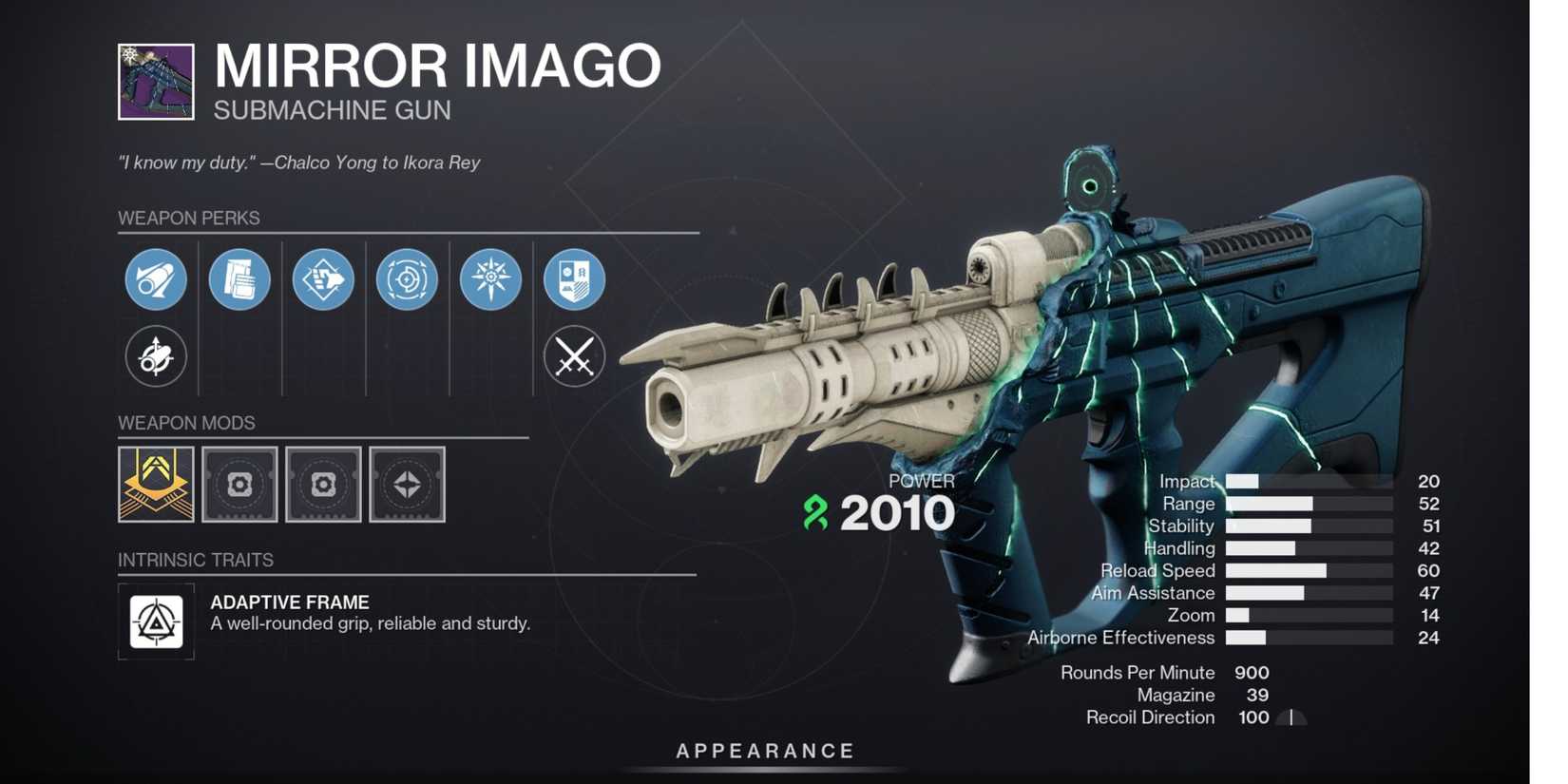Click the second empty weapon mod socket
Image resolution: width=1568 pixels, height=784 pixels.
click(323, 485)
